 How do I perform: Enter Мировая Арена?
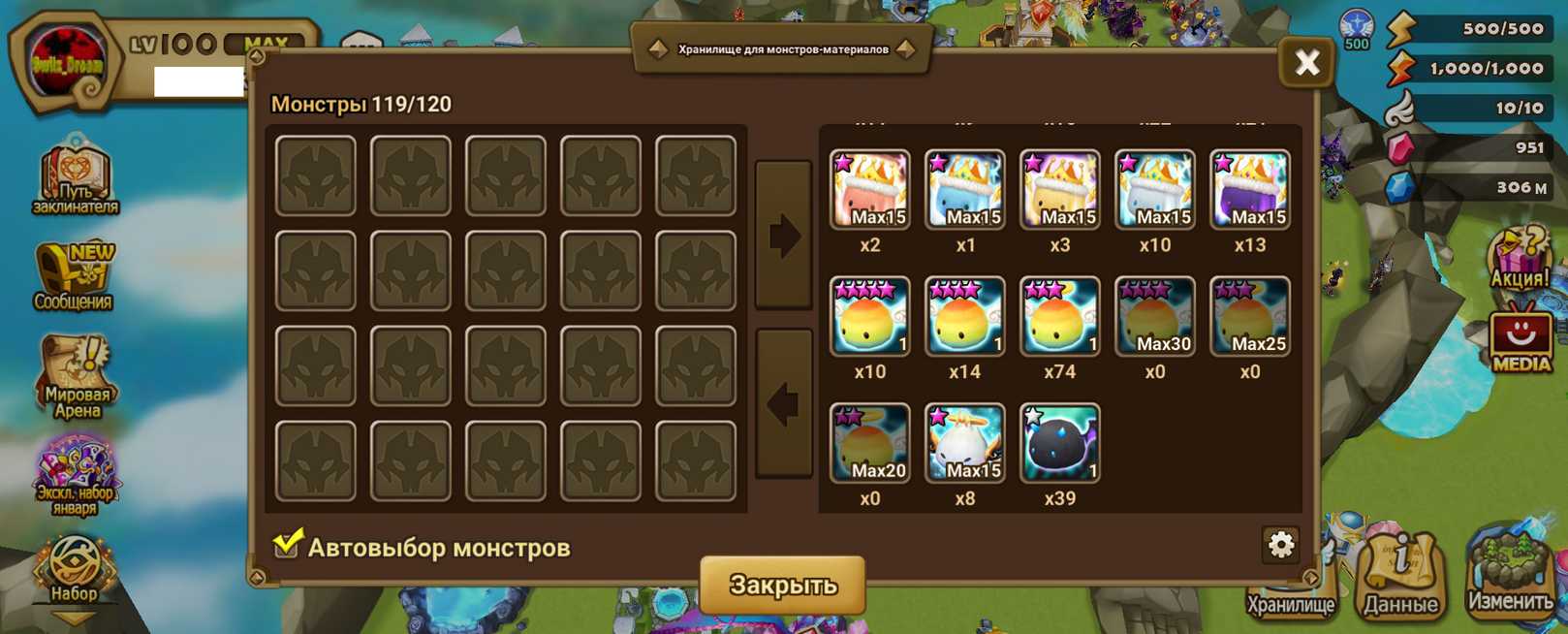[x=77, y=376]
